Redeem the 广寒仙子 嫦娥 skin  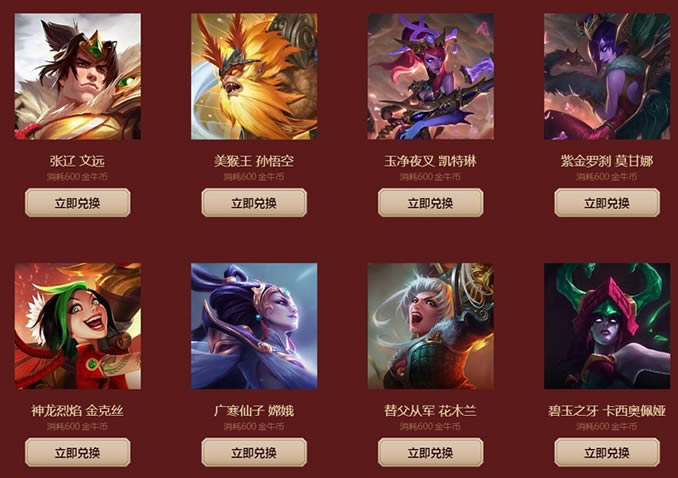coord(254,453)
